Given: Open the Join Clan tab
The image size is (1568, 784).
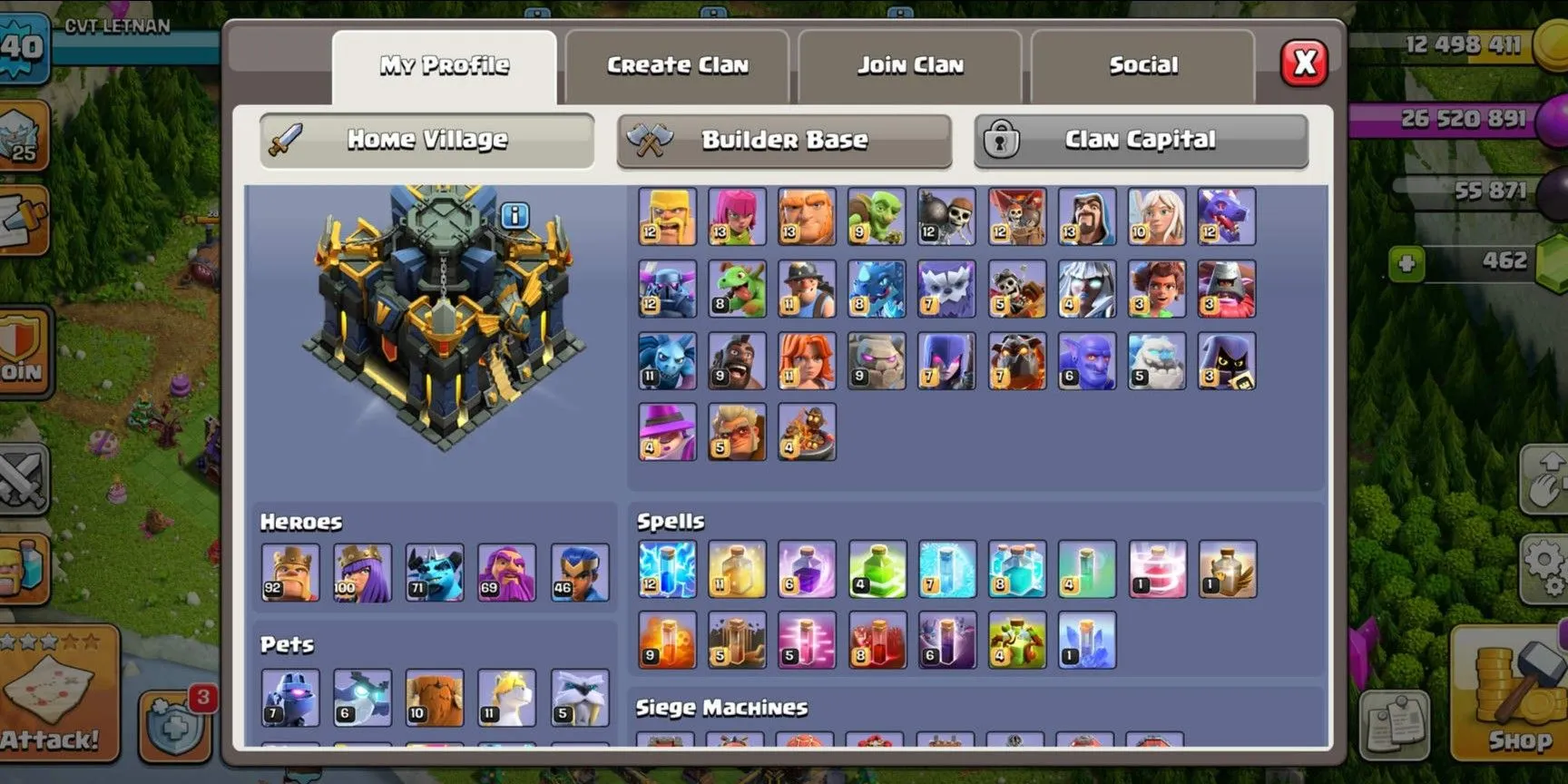Looking at the screenshot, I should coord(910,64).
